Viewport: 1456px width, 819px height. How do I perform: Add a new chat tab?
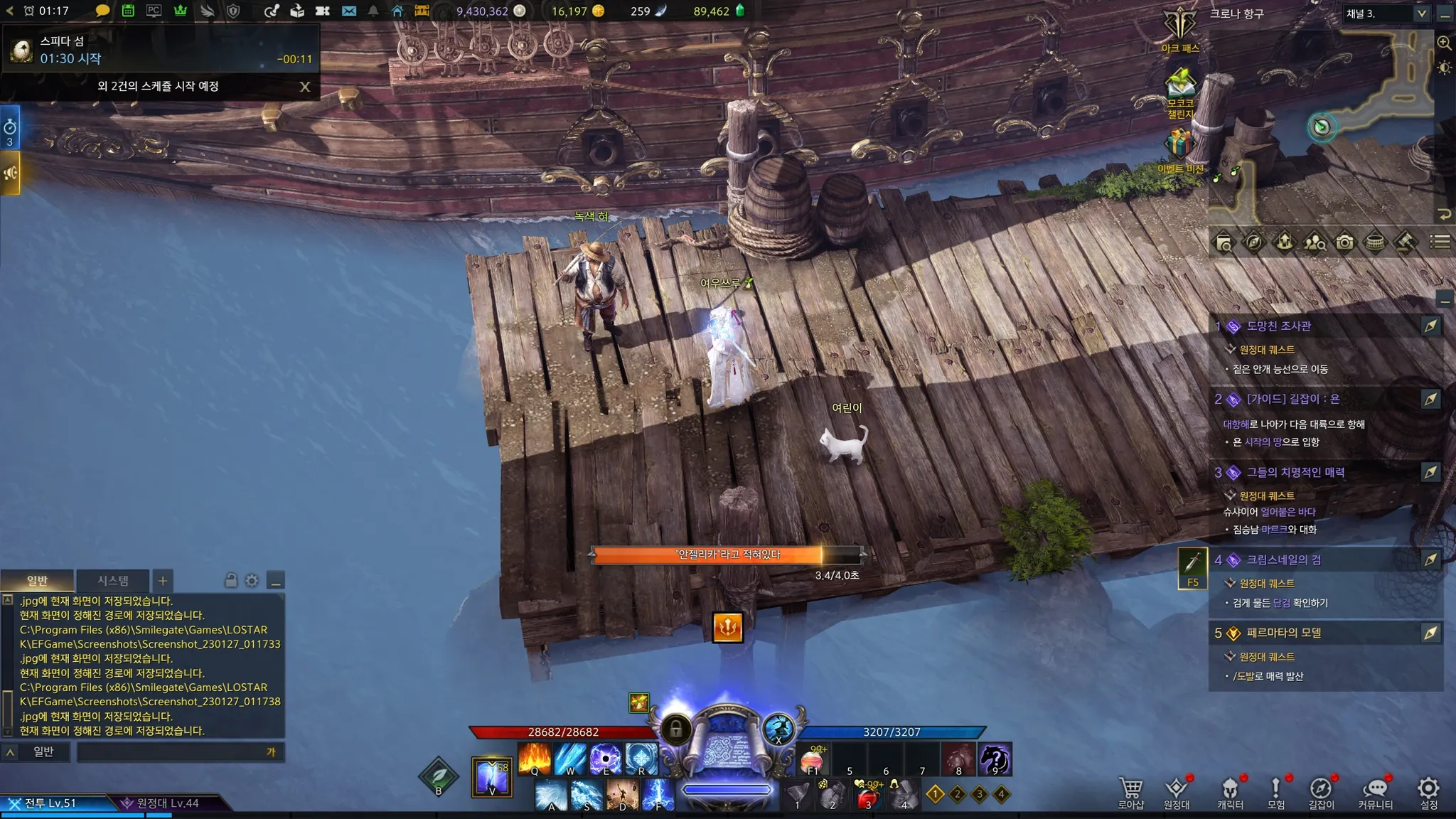pos(163,581)
